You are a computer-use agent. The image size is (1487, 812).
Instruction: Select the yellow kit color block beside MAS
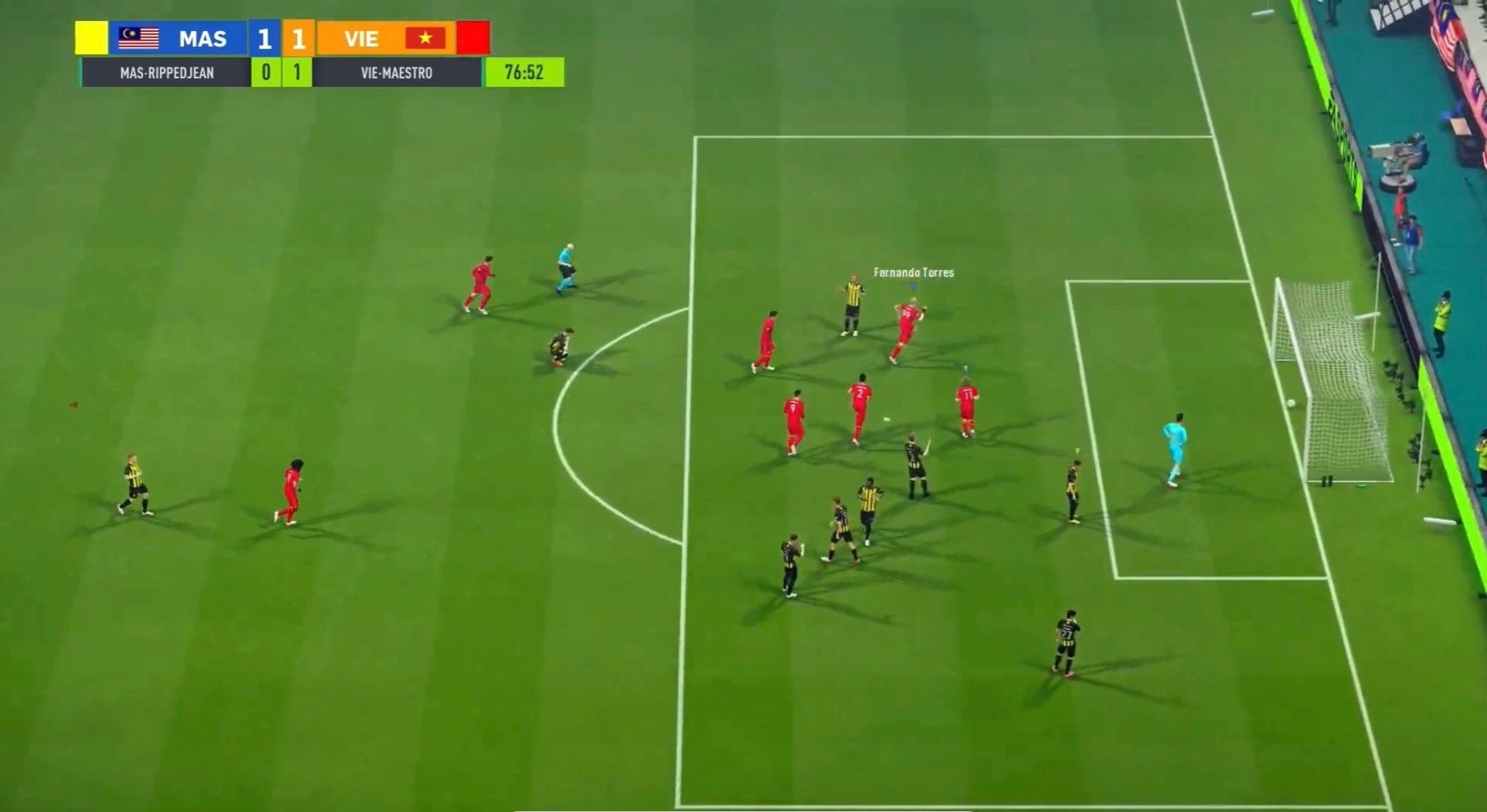tap(92, 38)
